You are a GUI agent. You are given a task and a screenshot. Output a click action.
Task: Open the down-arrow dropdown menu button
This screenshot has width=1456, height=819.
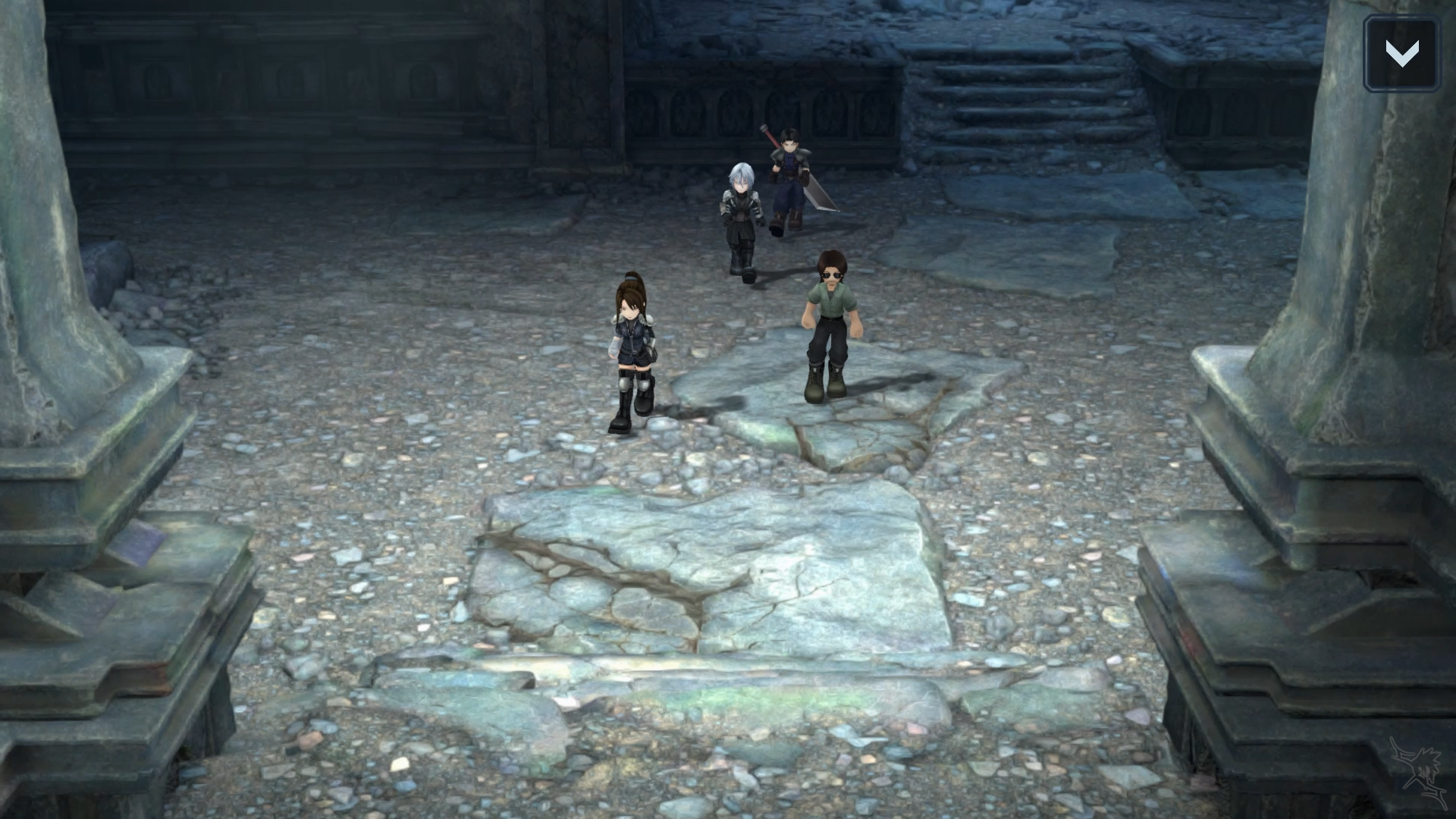(1401, 54)
